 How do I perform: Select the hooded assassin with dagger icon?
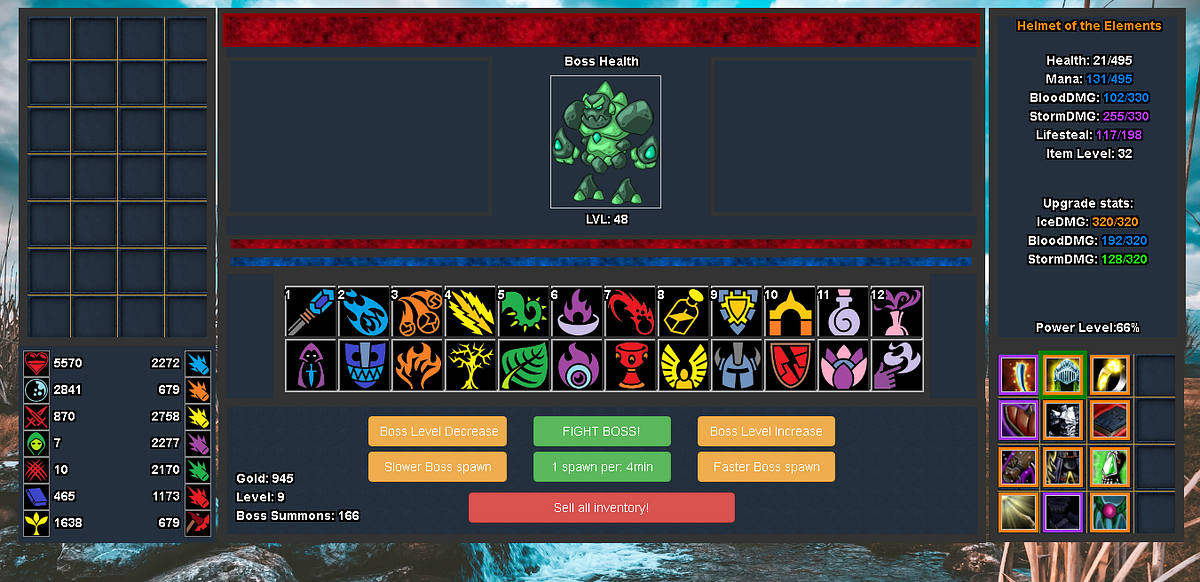pyautogui.click(x=310, y=365)
